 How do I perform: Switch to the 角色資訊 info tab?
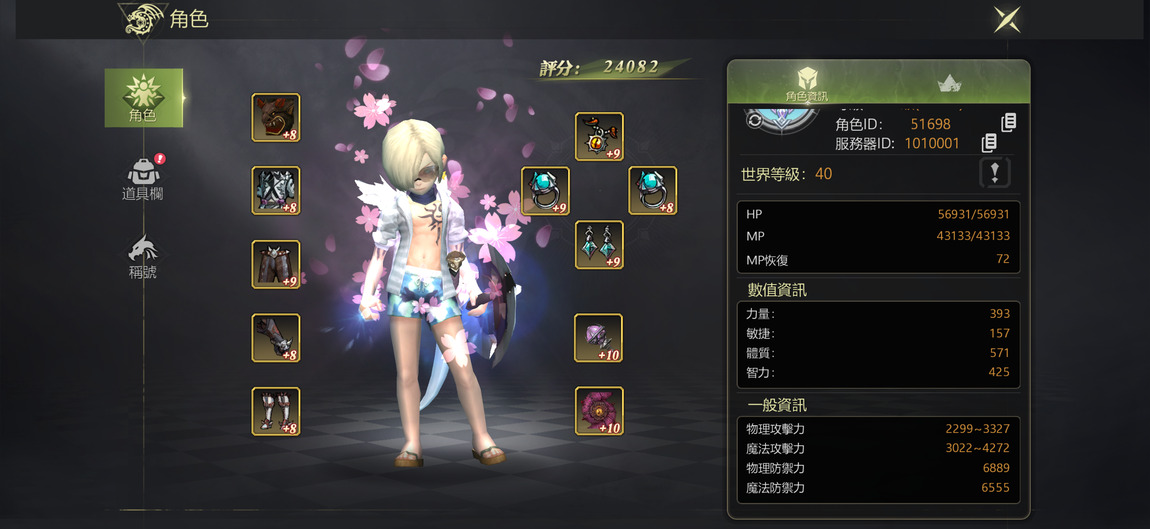tap(809, 83)
